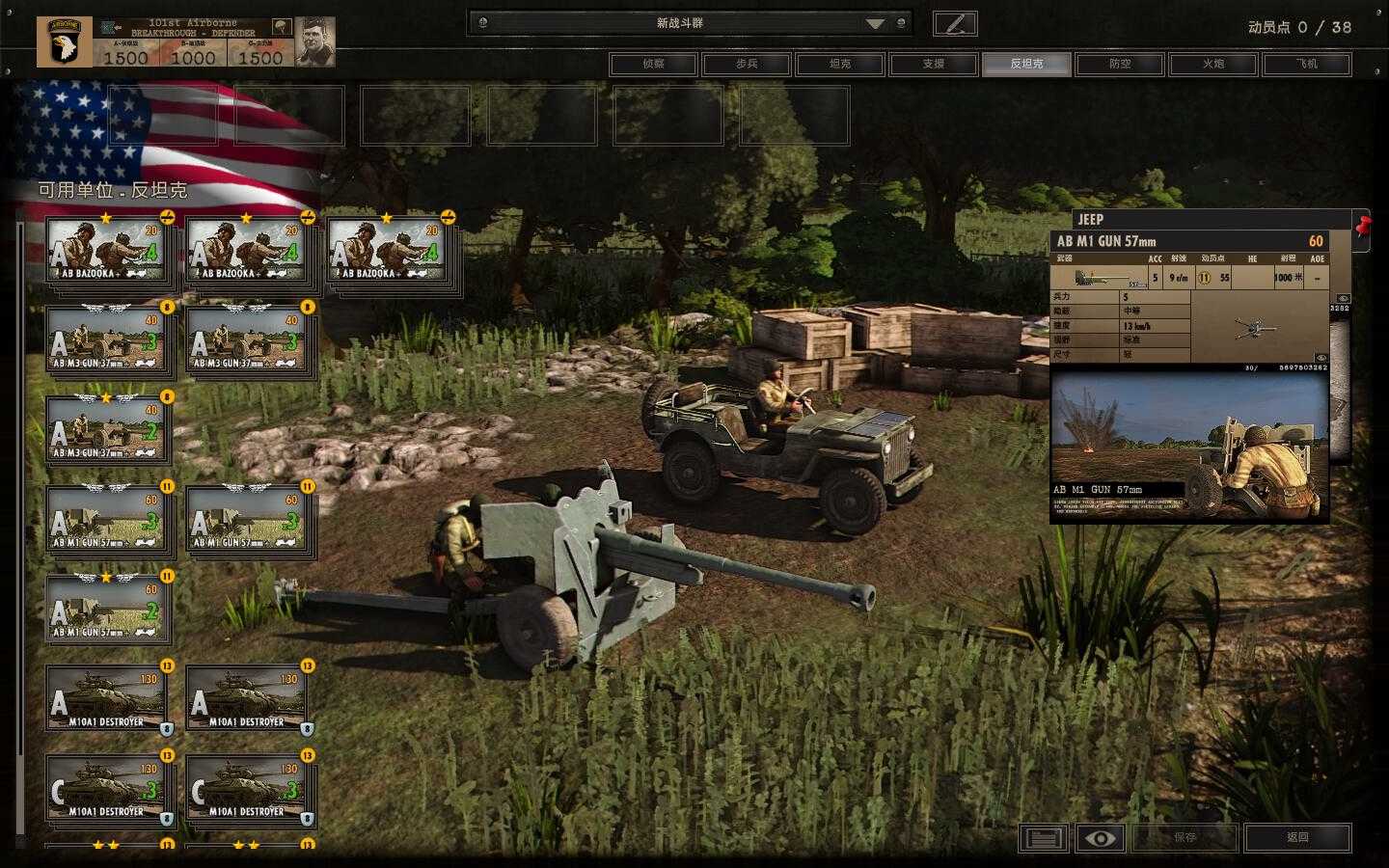Click the pencil rename button
Screen dimensions: 1389x868
(955, 23)
